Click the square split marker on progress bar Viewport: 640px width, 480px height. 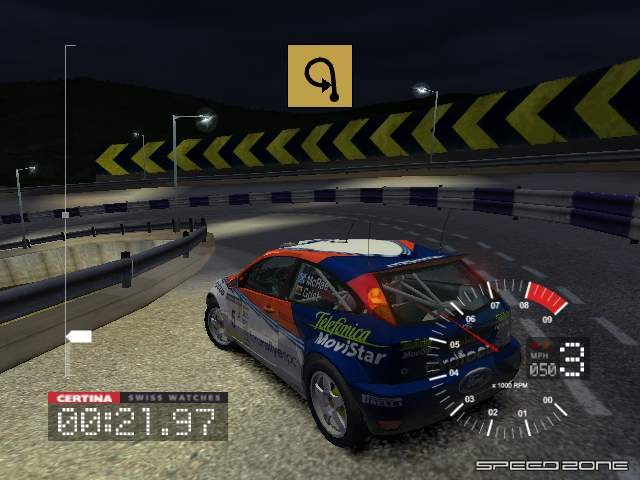tap(65, 214)
